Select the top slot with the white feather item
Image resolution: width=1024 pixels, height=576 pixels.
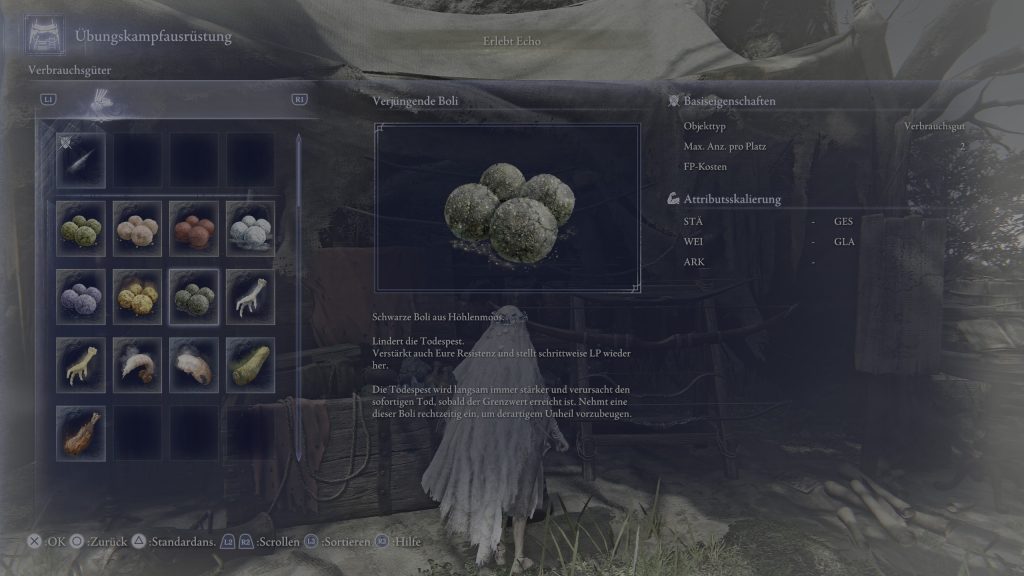click(81, 160)
